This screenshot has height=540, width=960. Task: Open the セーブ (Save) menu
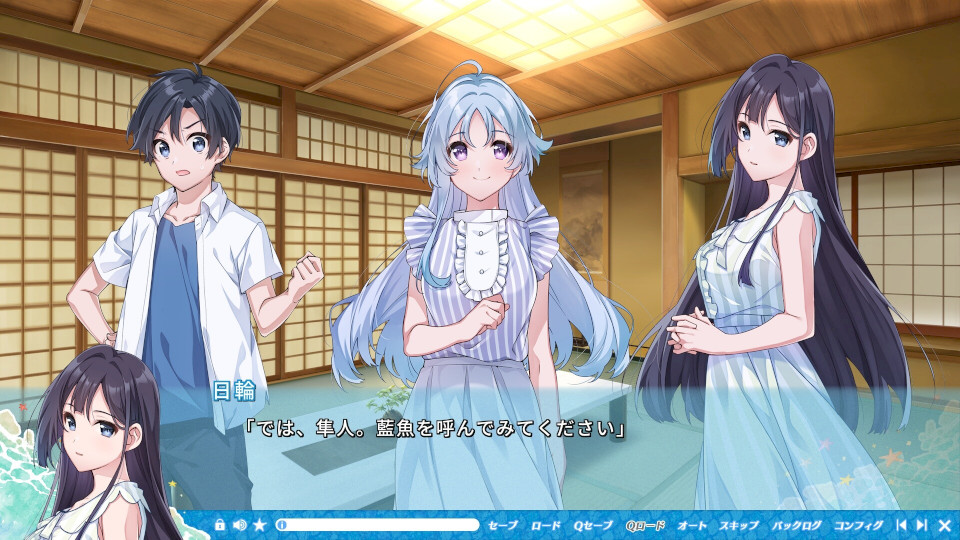click(503, 525)
